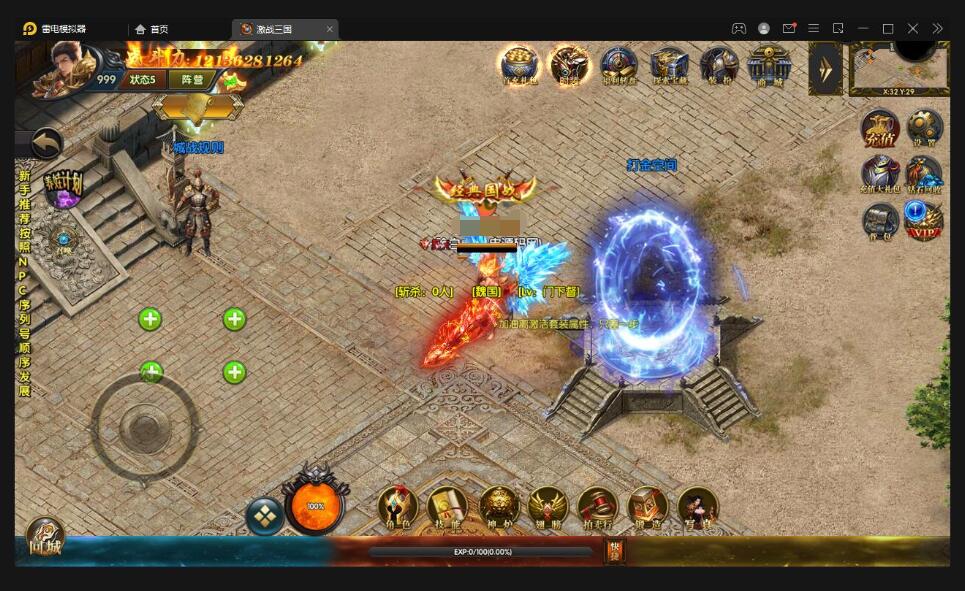Open the VIP badge
Screen dimensions: 965x591
pyautogui.click(x=924, y=220)
